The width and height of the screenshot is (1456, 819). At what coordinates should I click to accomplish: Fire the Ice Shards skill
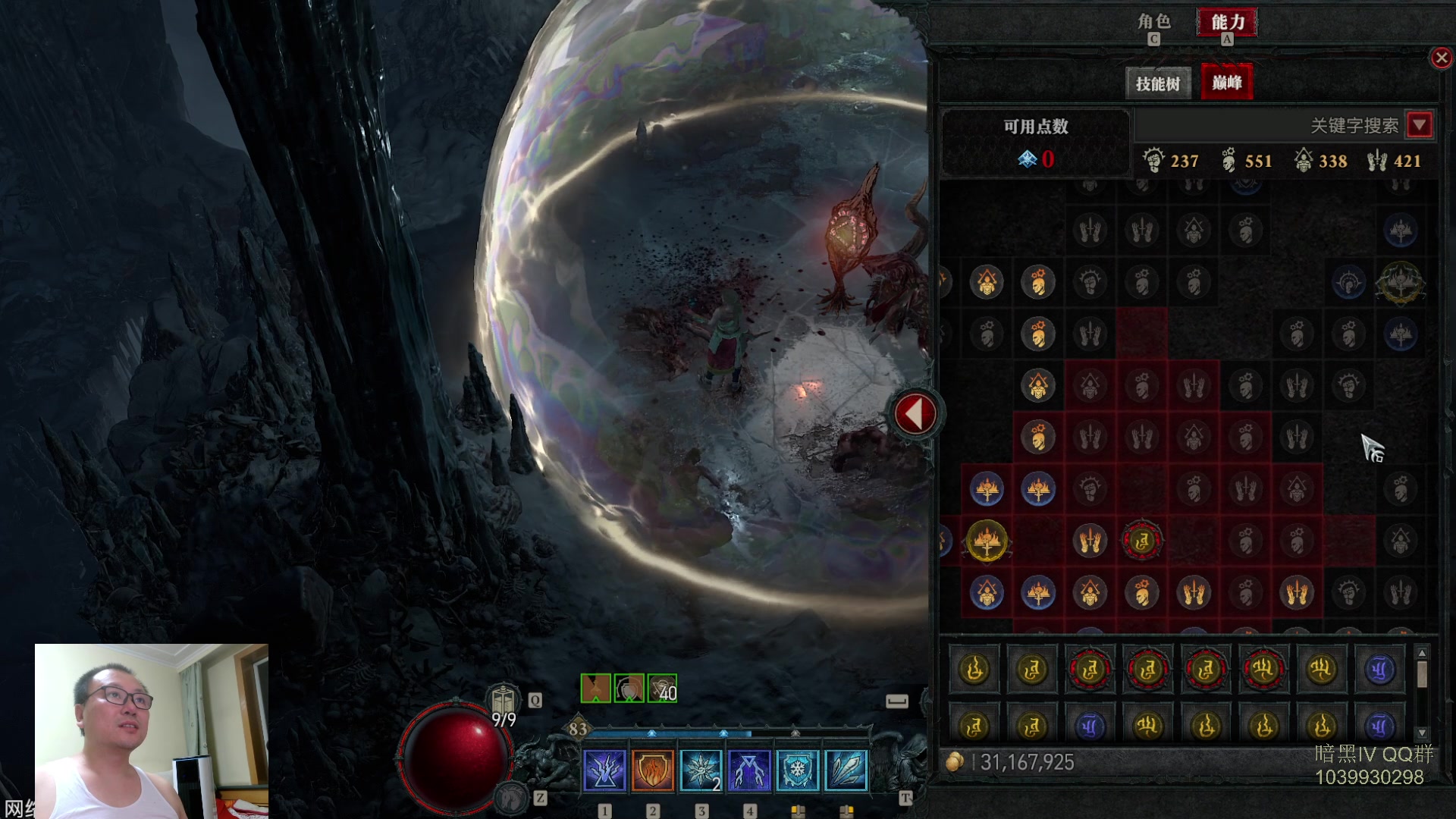coord(846,770)
